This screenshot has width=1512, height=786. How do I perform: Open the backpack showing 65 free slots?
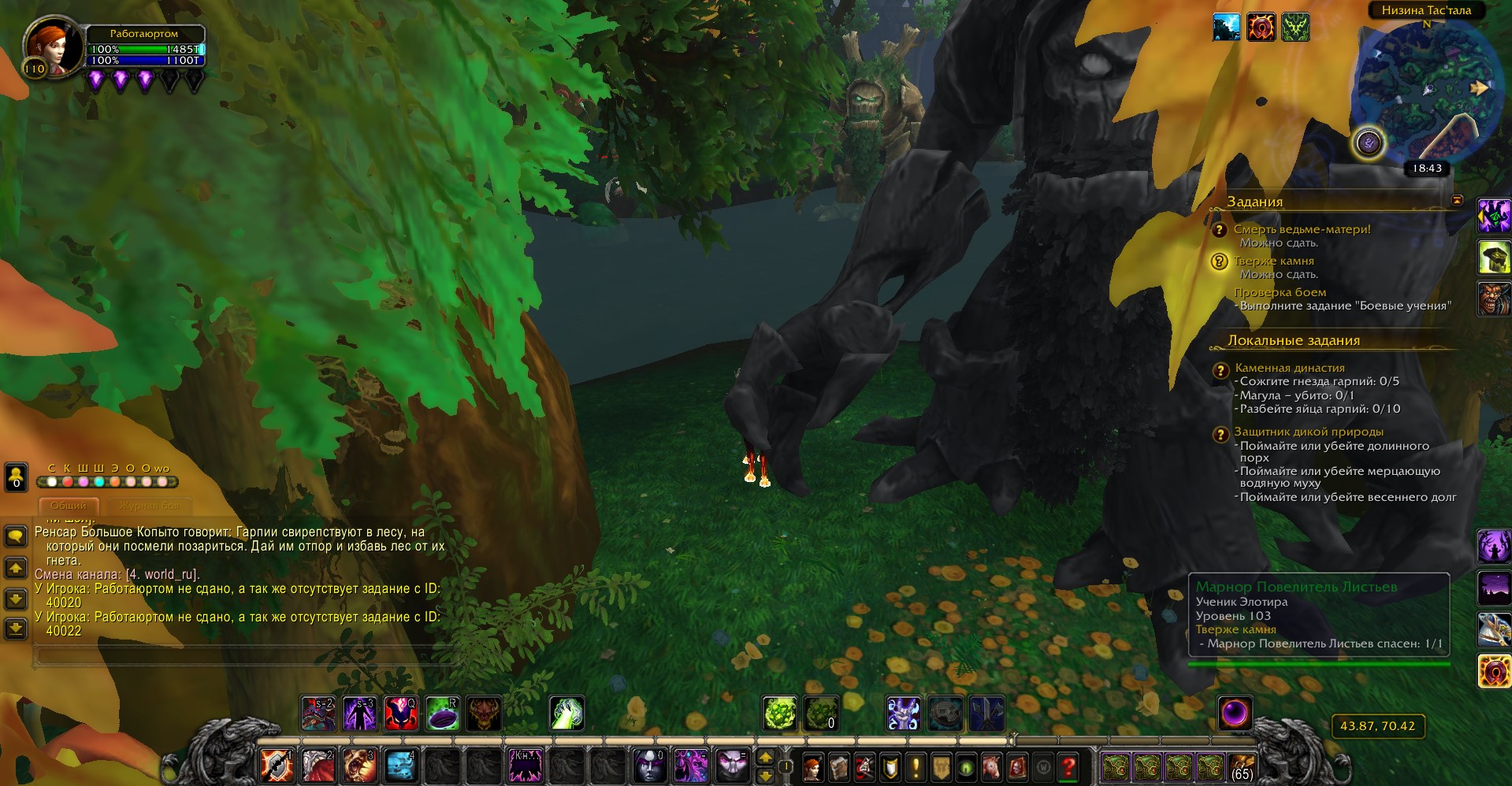[1242, 766]
